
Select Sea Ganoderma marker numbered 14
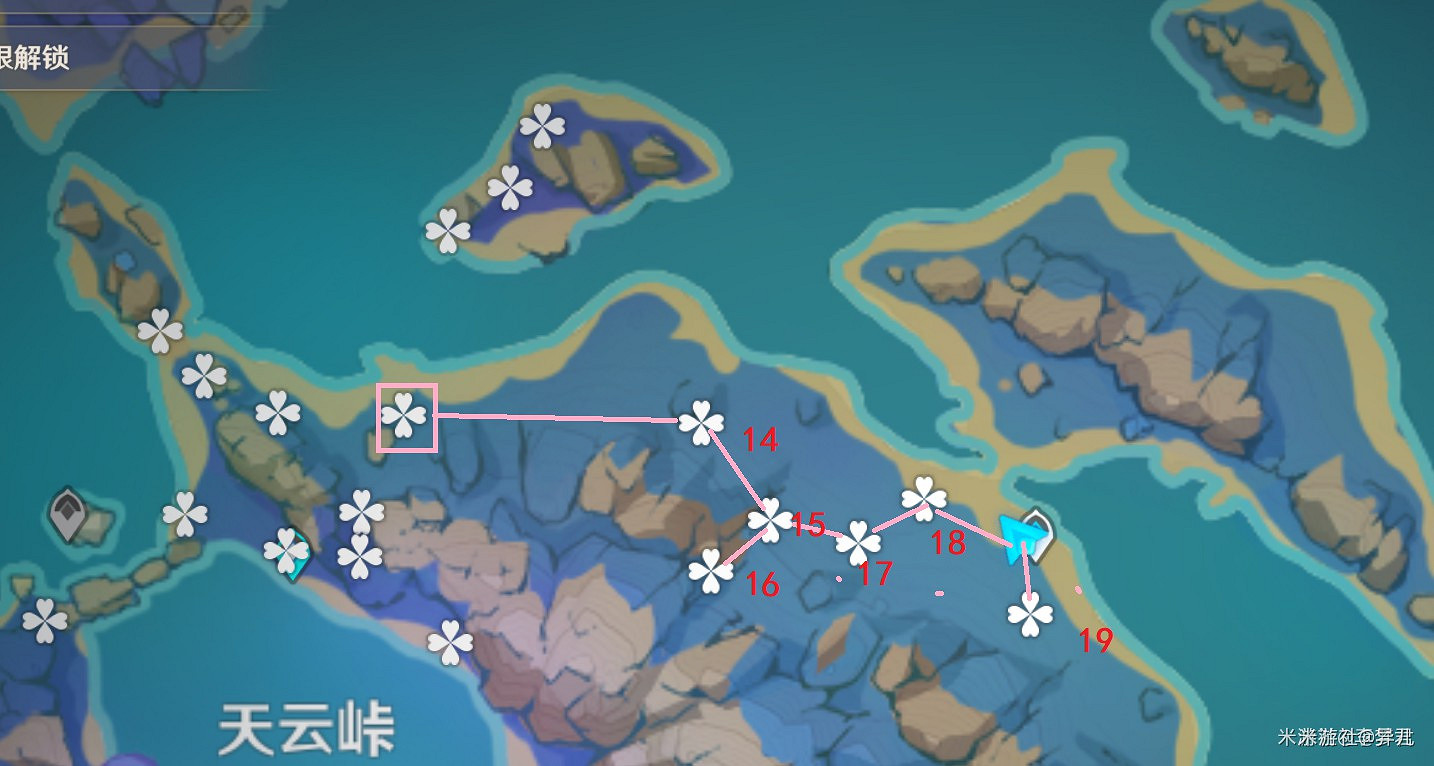tap(703, 421)
